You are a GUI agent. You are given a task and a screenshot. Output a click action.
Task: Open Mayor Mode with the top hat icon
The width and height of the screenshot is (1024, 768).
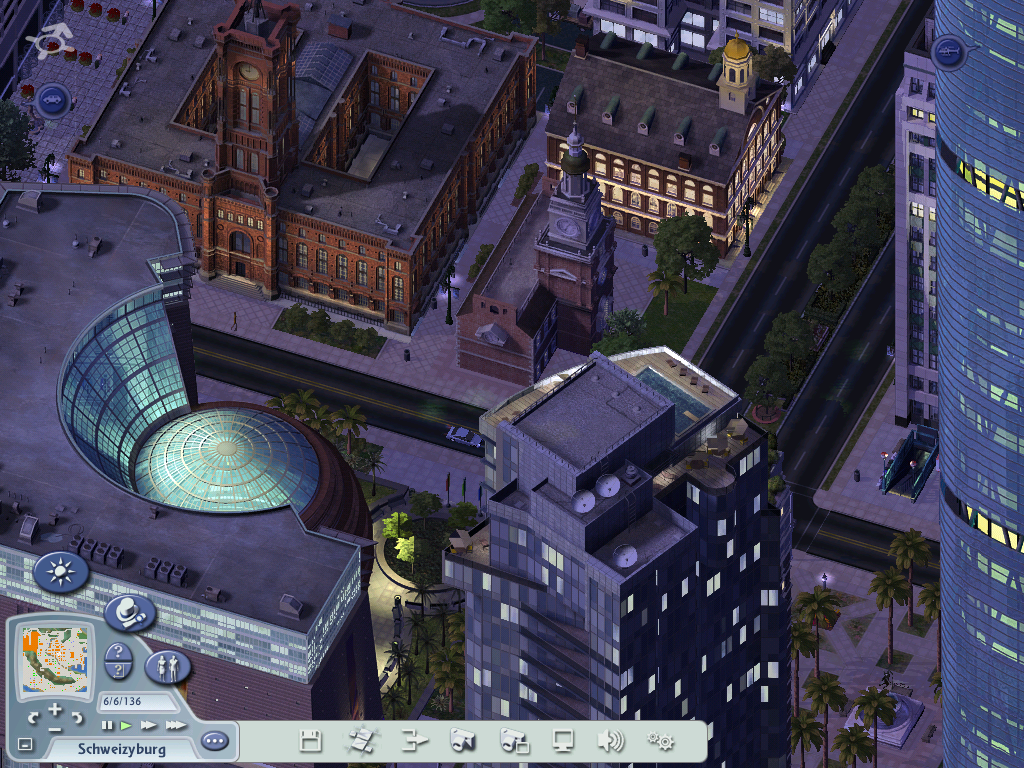click(x=129, y=611)
